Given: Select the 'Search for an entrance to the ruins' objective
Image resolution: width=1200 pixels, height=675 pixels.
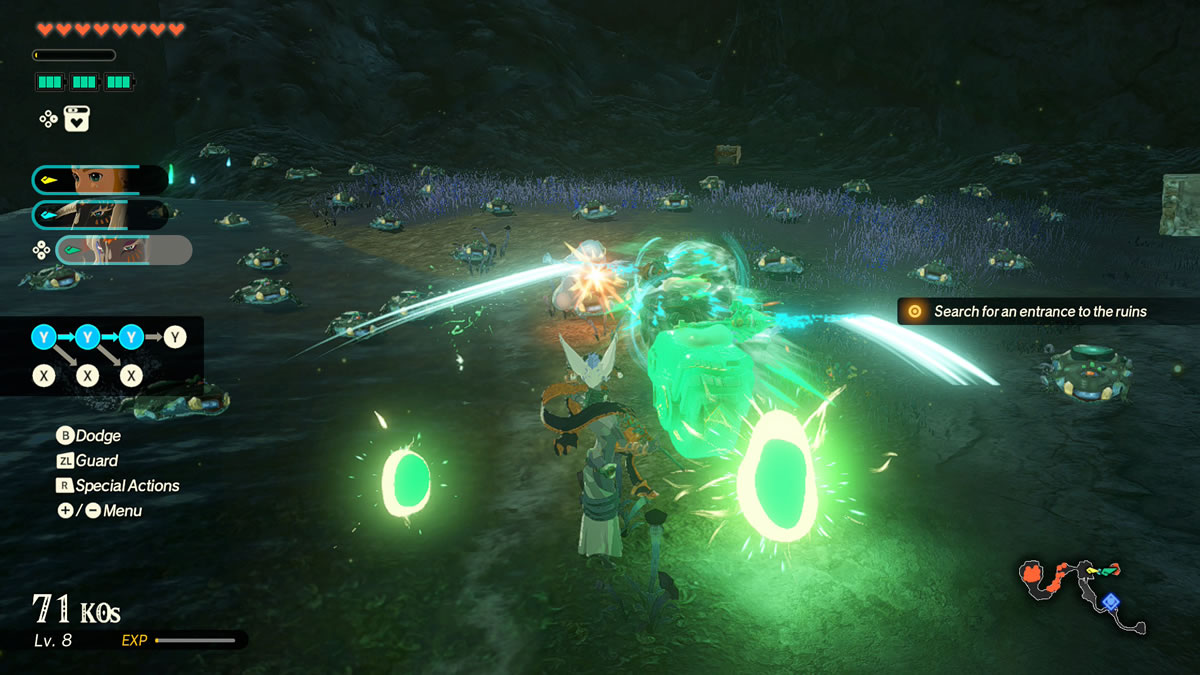Looking at the screenshot, I should coord(1040,312).
